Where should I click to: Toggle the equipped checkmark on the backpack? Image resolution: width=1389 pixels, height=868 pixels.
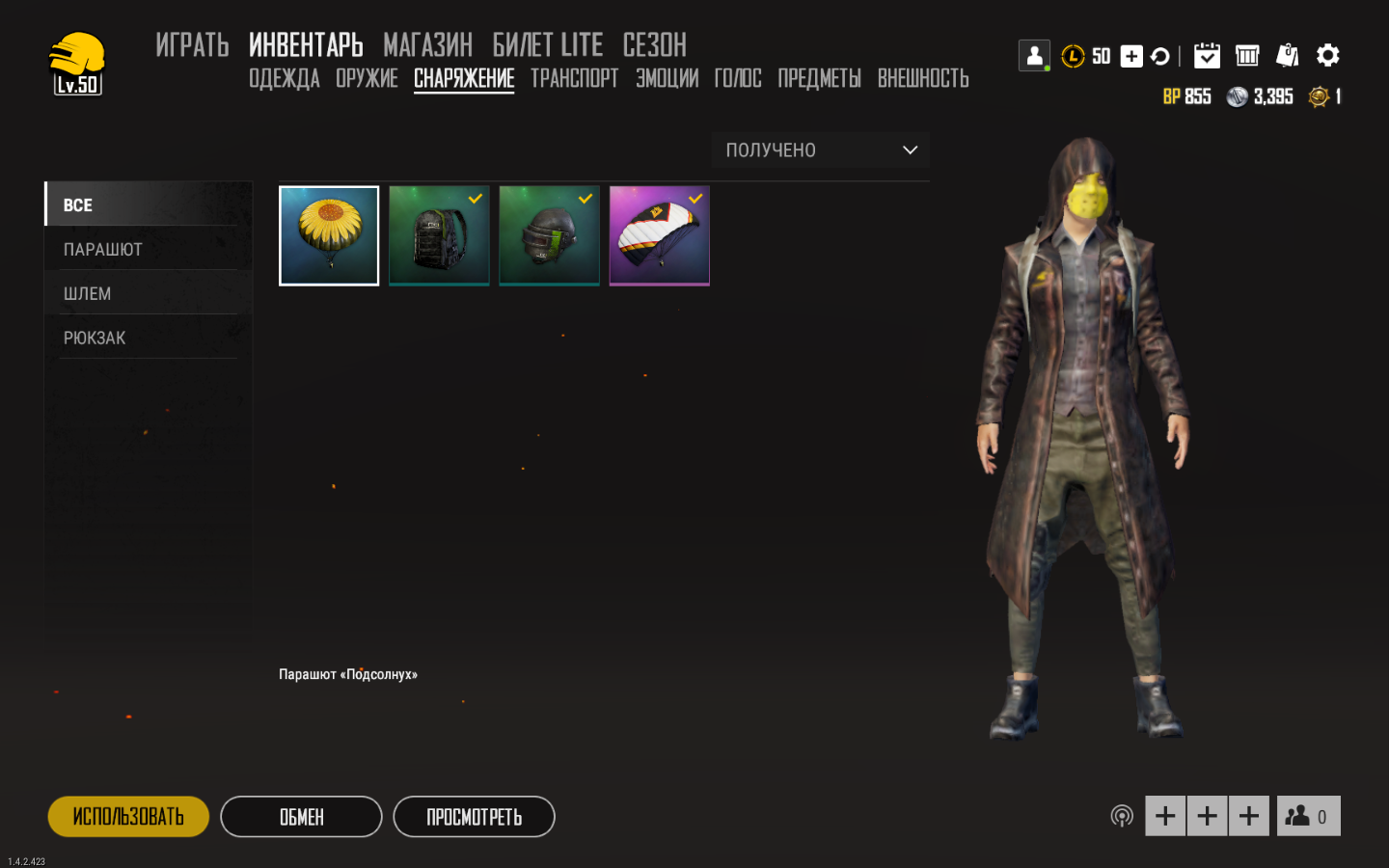coord(474,199)
